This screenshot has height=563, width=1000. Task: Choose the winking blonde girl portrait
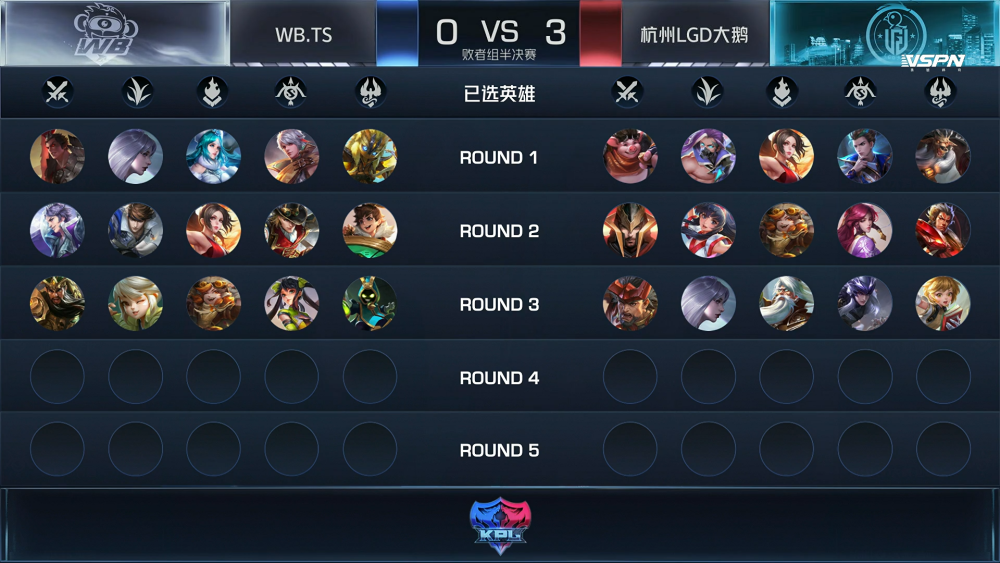pyautogui.click(x=135, y=304)
